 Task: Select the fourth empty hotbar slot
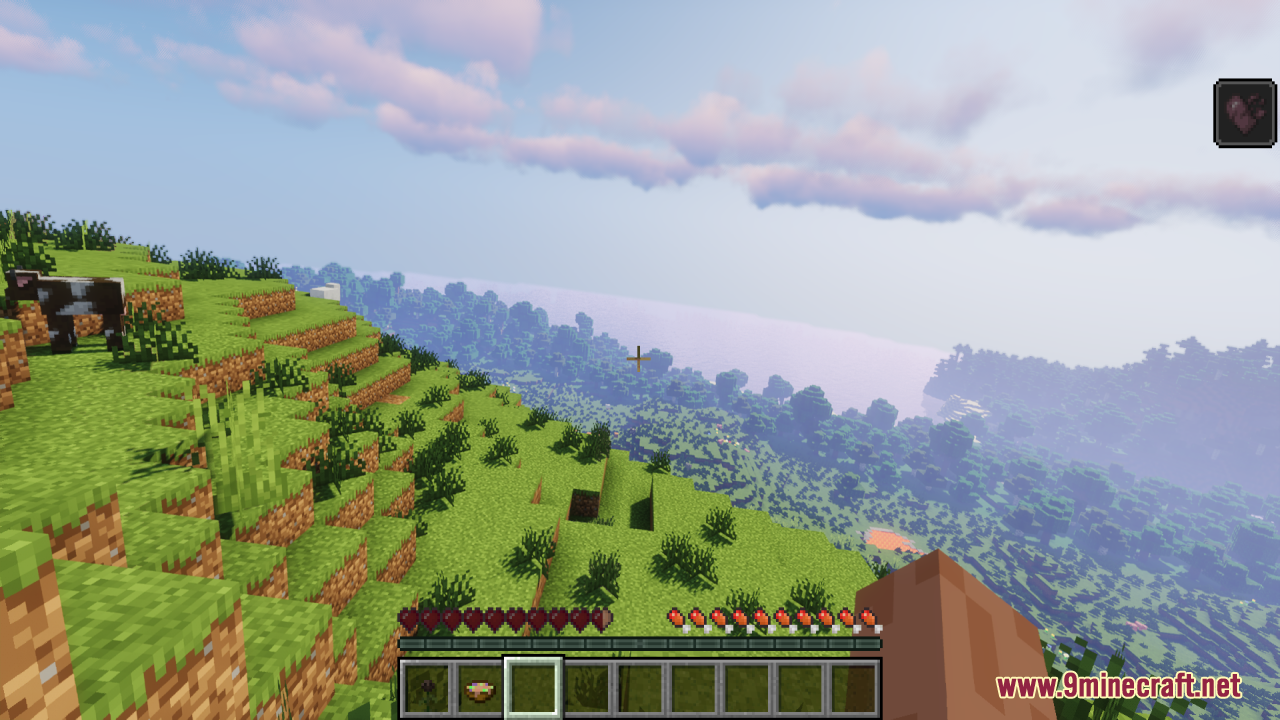point(584,688)
